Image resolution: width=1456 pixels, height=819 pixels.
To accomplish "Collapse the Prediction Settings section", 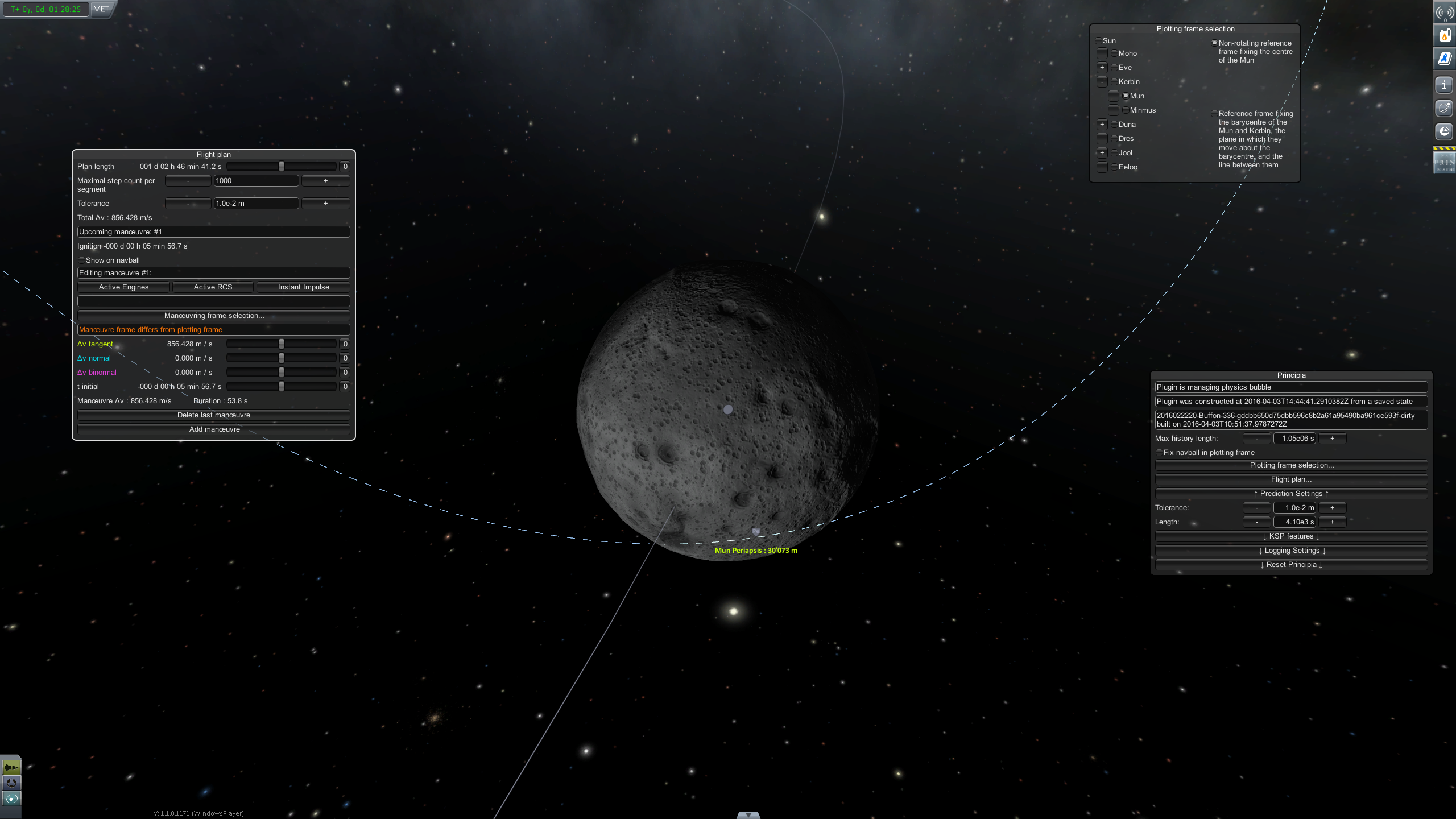I will (1291, 494).
